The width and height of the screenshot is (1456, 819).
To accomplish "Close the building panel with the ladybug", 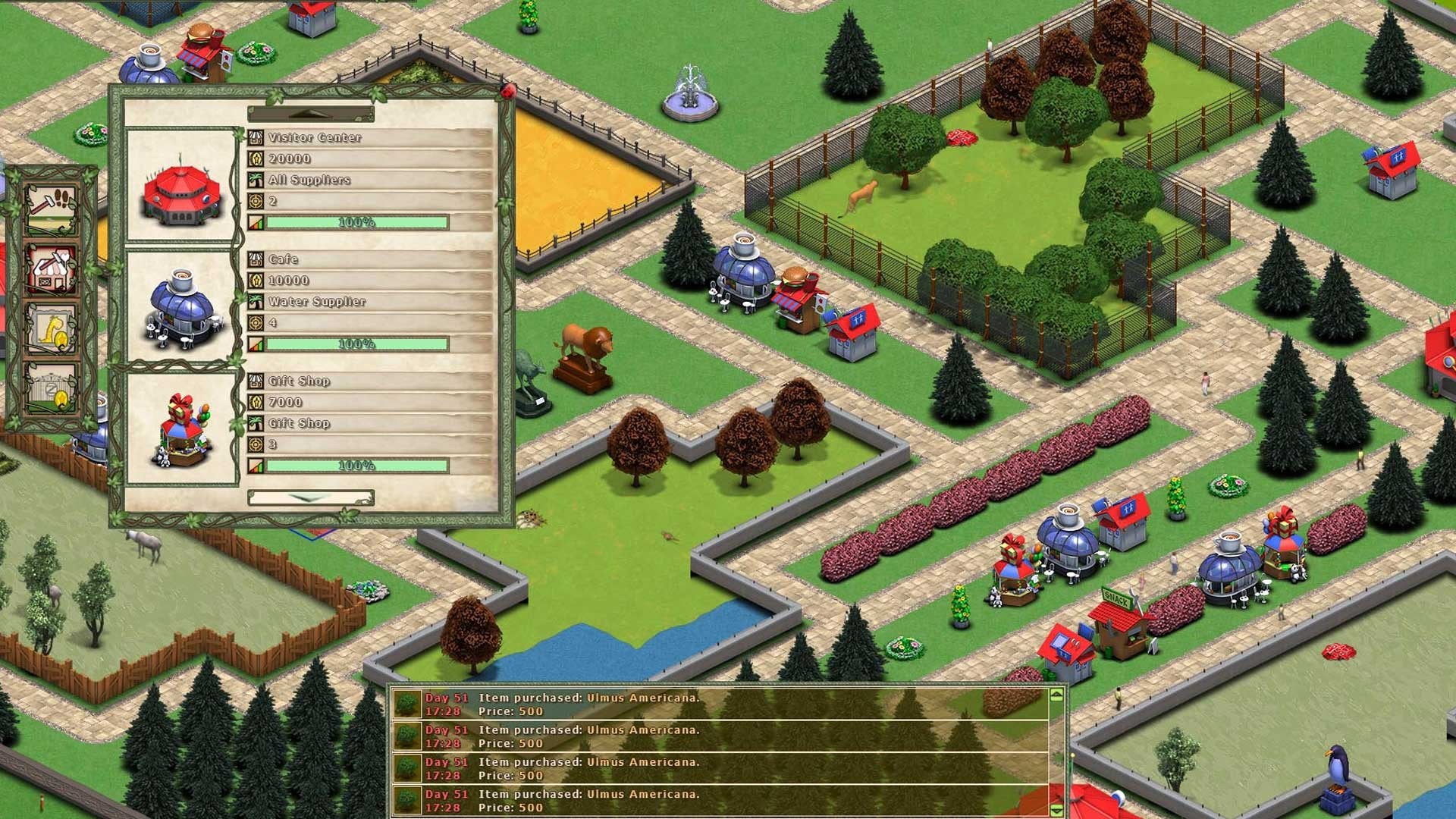I will (508, 92).
